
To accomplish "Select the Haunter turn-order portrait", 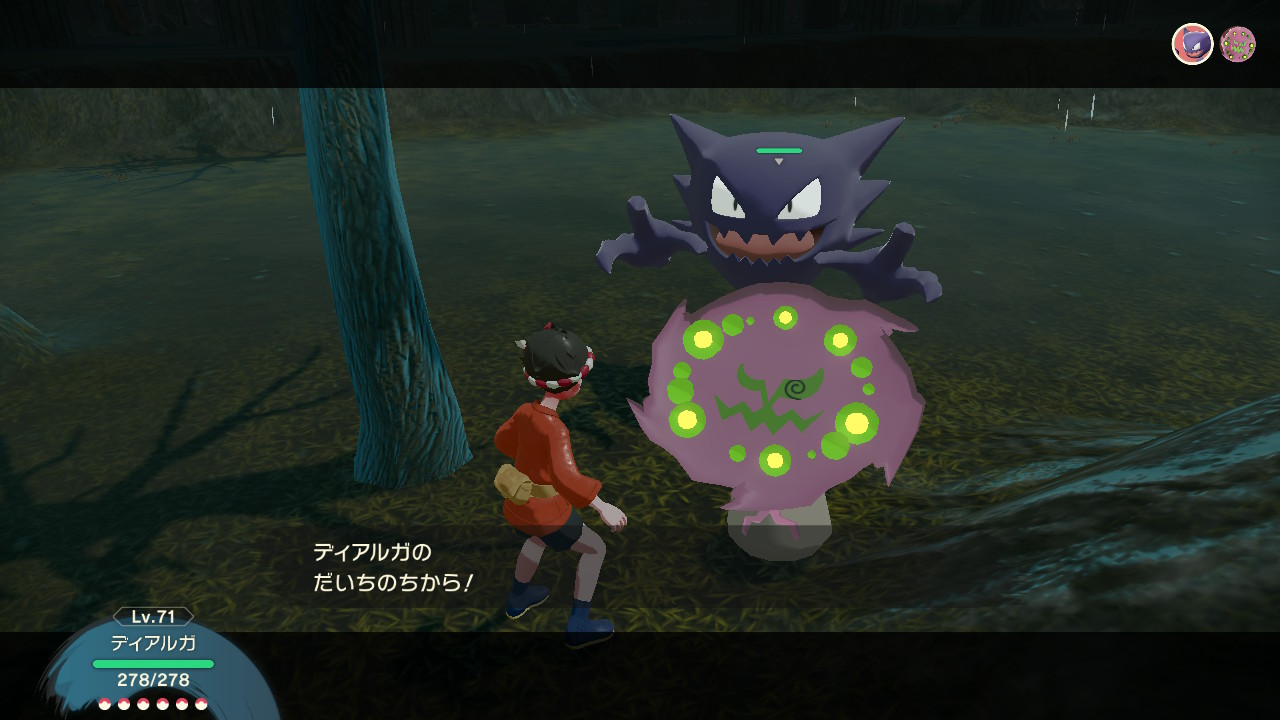I will pyautogui.click(x=1192, y=44).
